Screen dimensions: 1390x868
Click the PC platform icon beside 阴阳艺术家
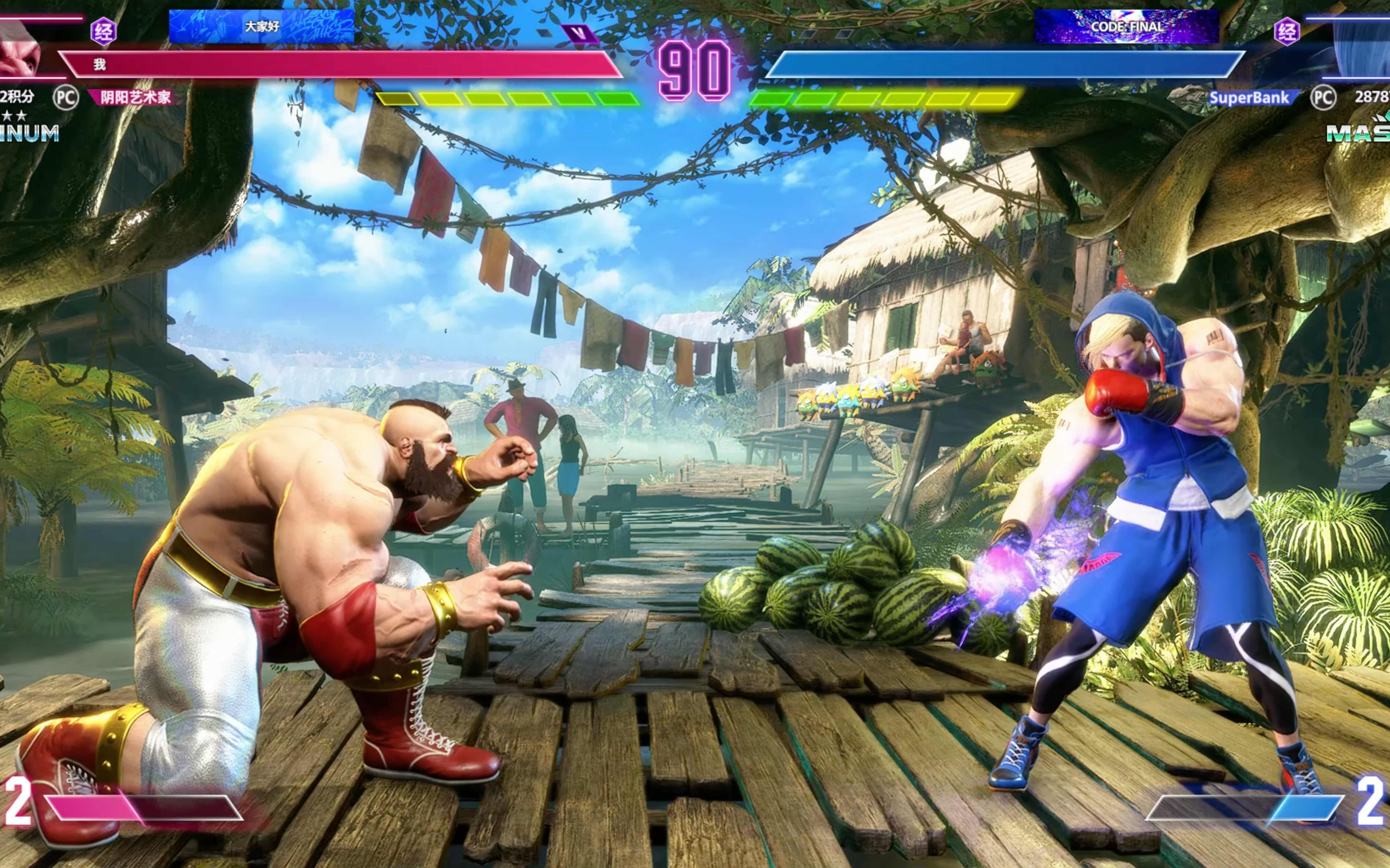65,98
